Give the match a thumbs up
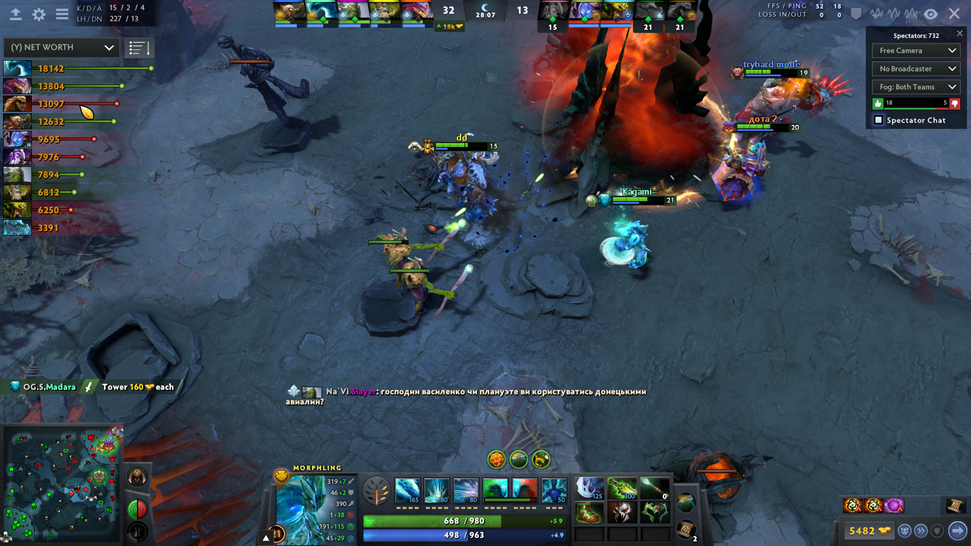Viewport: 971px width, 546px height. 879,103
